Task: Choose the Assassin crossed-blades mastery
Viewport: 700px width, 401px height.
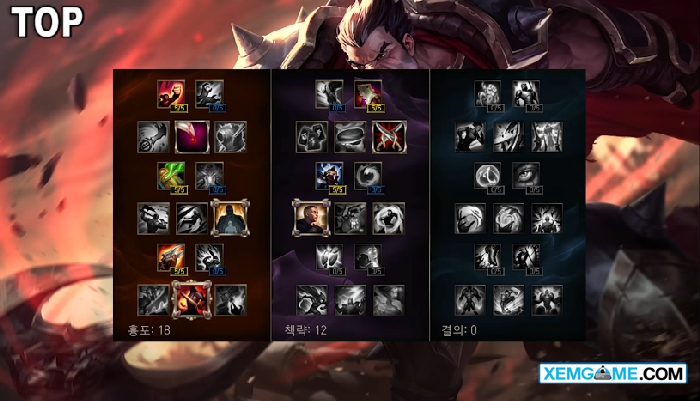Action: tap(387, 135)
